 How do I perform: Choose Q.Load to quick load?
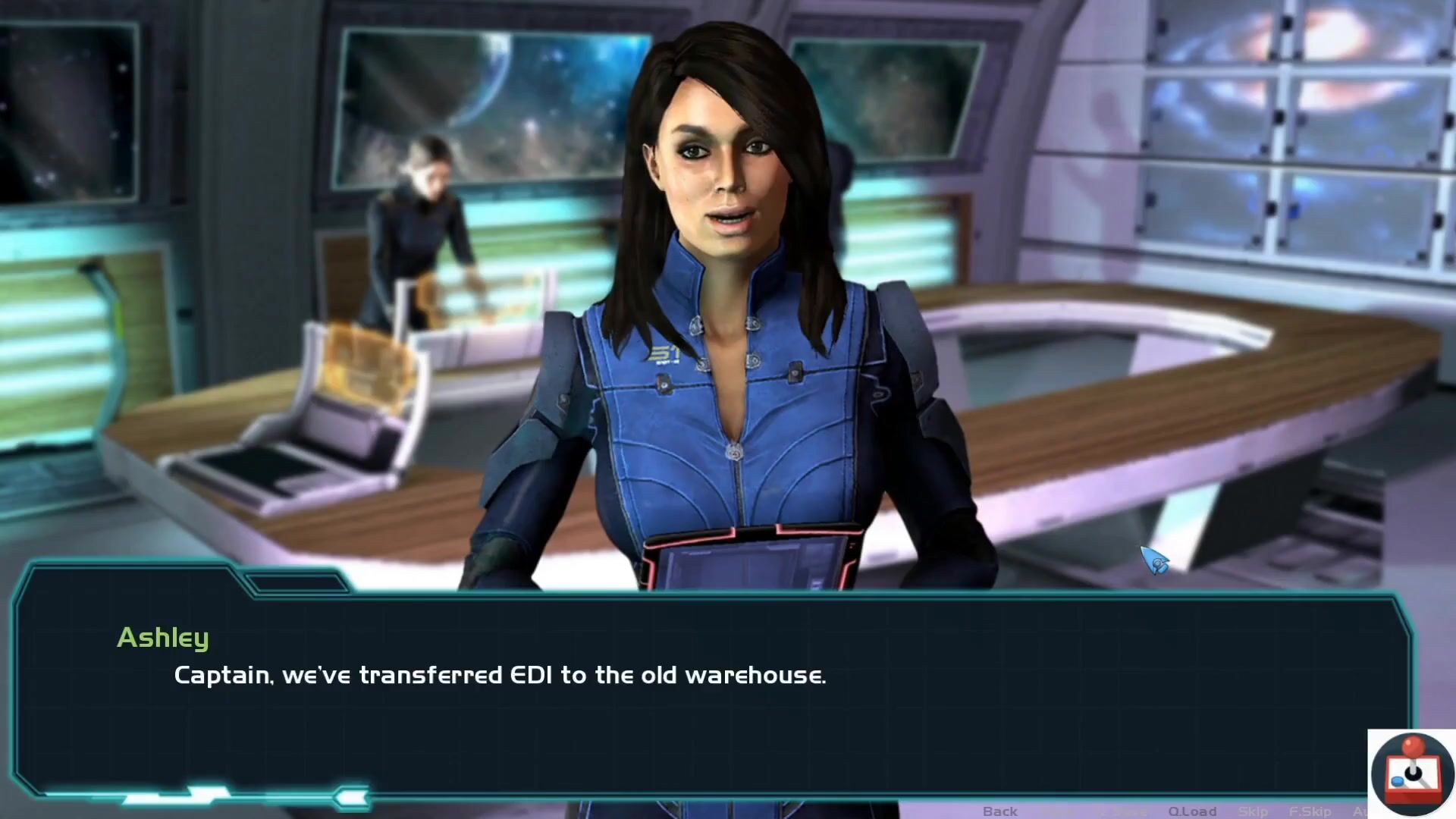(1192, 811)
